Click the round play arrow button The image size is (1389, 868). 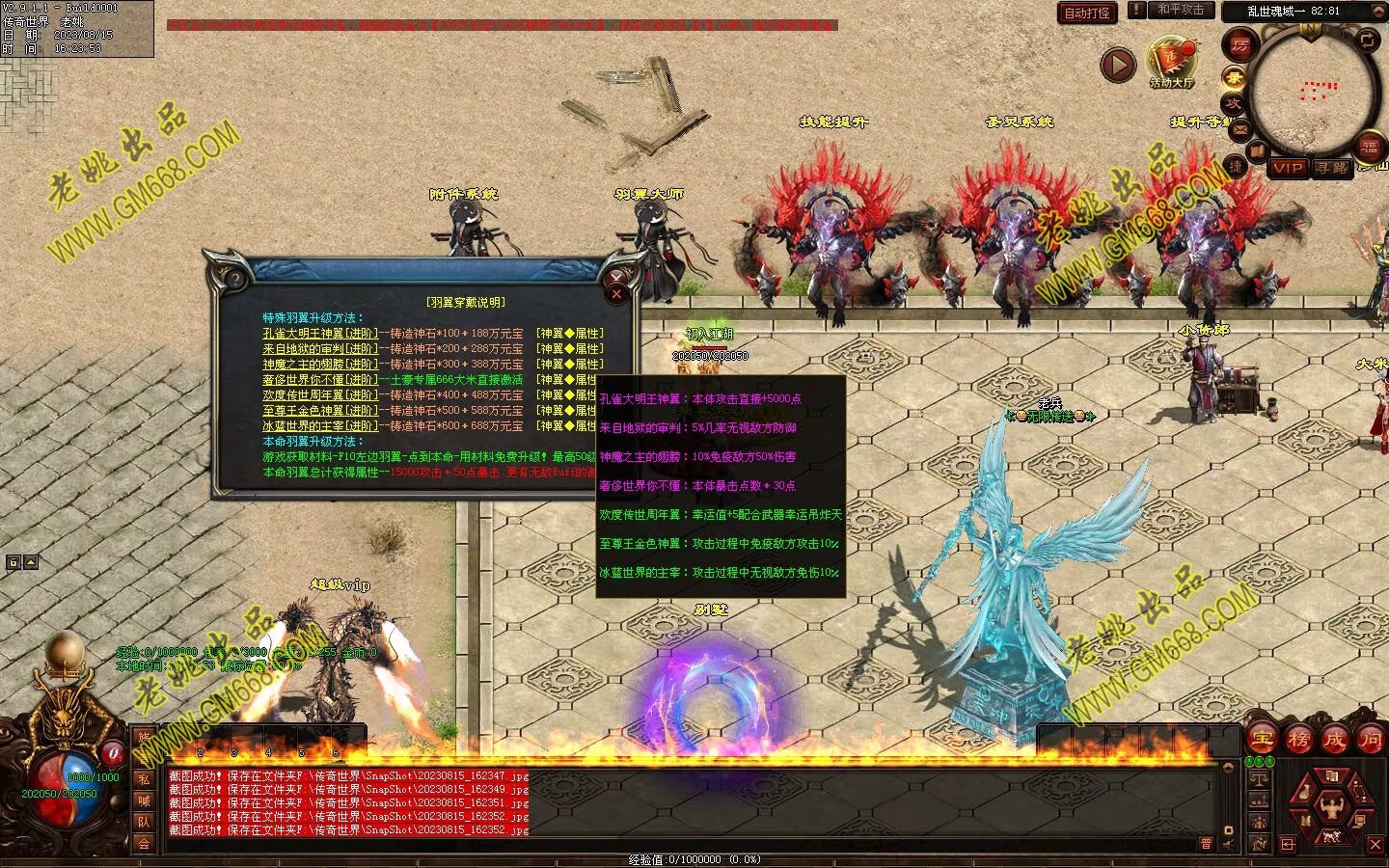click(x=1118, y=66)
